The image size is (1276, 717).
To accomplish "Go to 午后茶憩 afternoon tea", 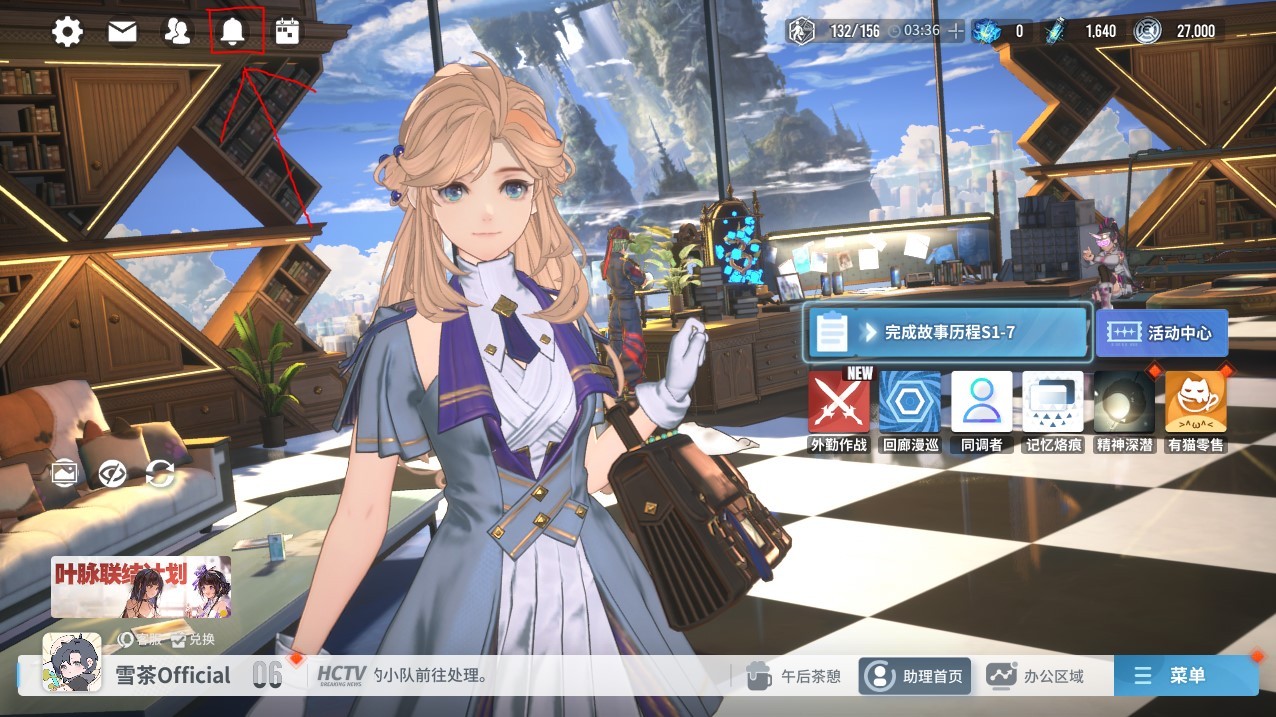I will 796,676.
